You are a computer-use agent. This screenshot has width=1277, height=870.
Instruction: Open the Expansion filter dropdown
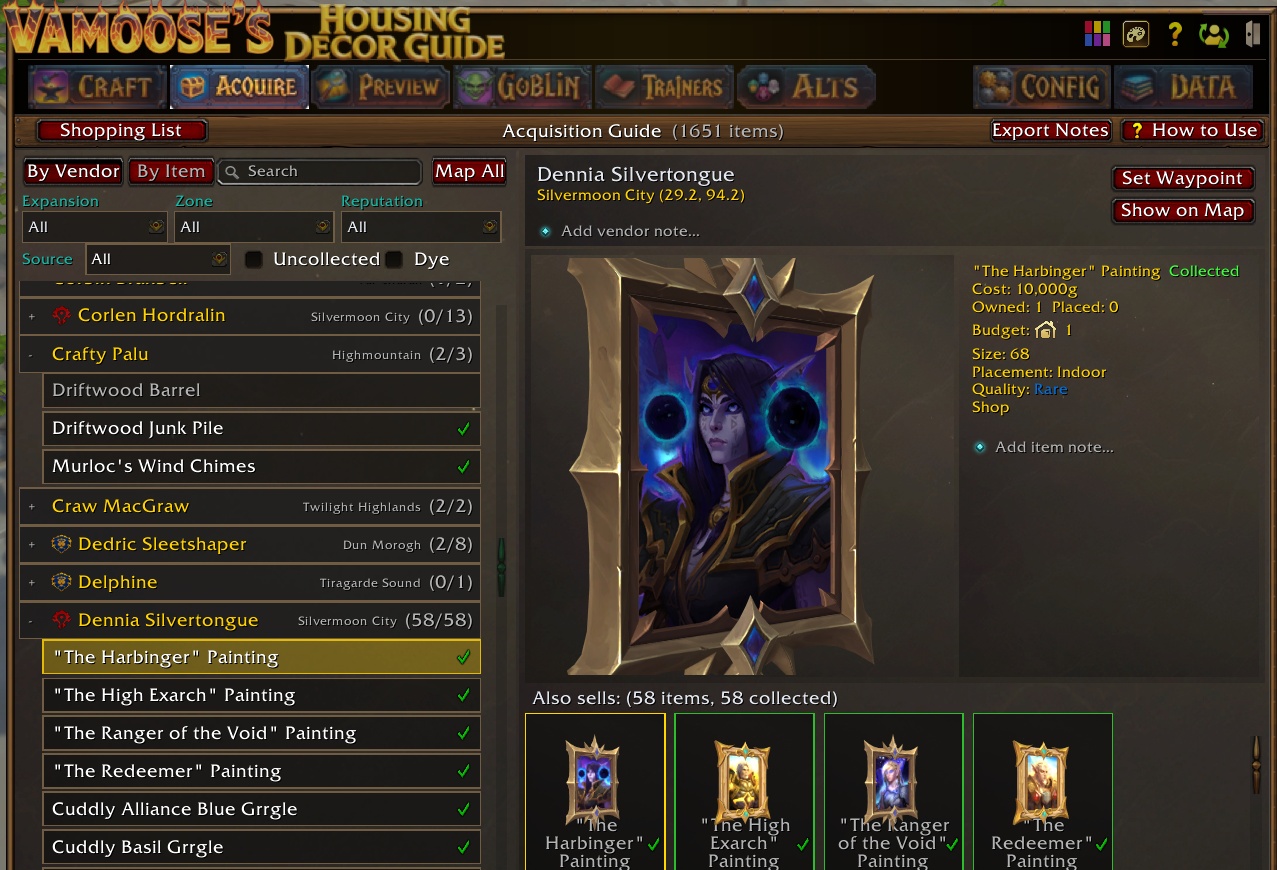95,227
